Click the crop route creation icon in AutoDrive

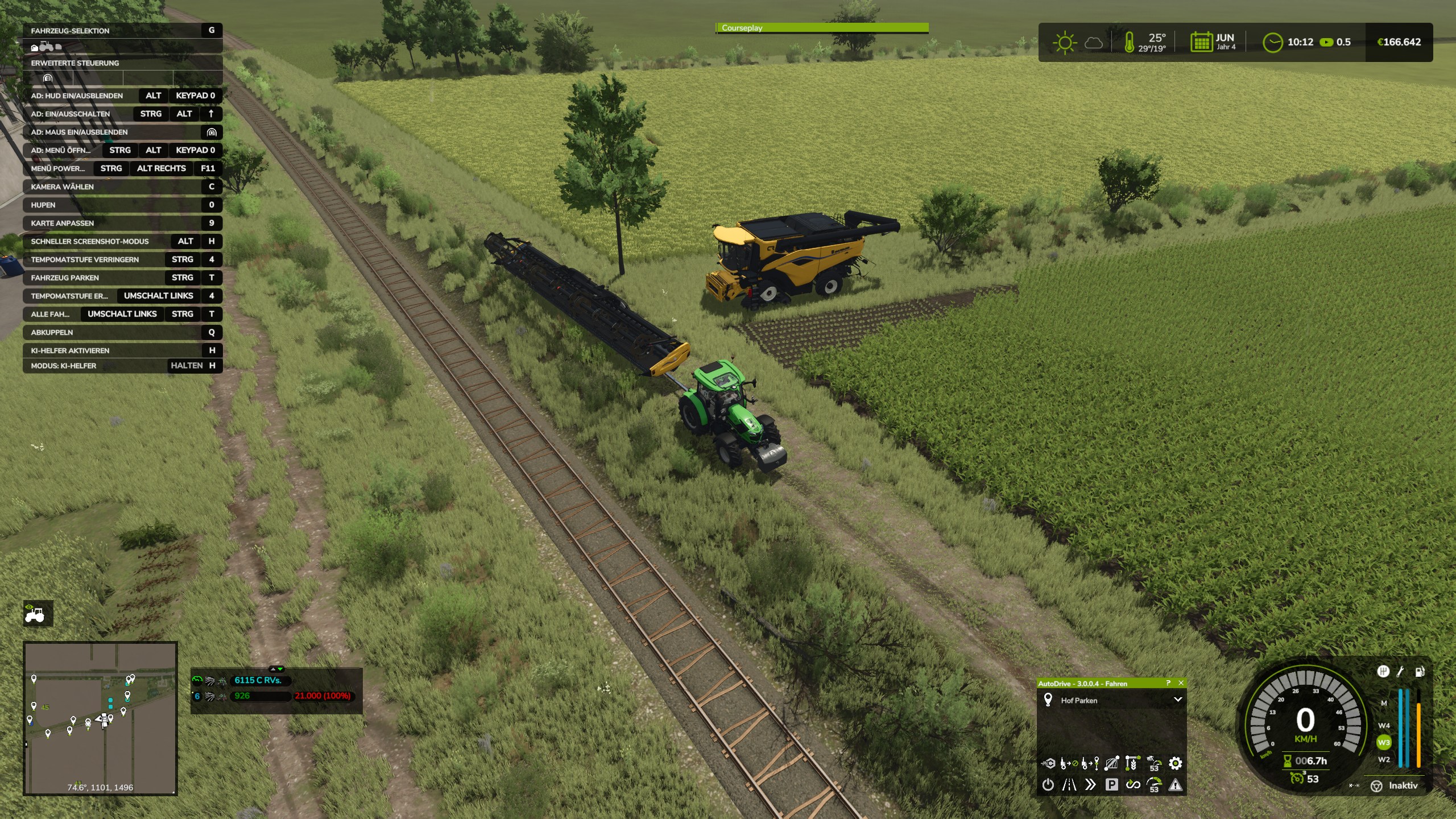[x=1132, y=763]
